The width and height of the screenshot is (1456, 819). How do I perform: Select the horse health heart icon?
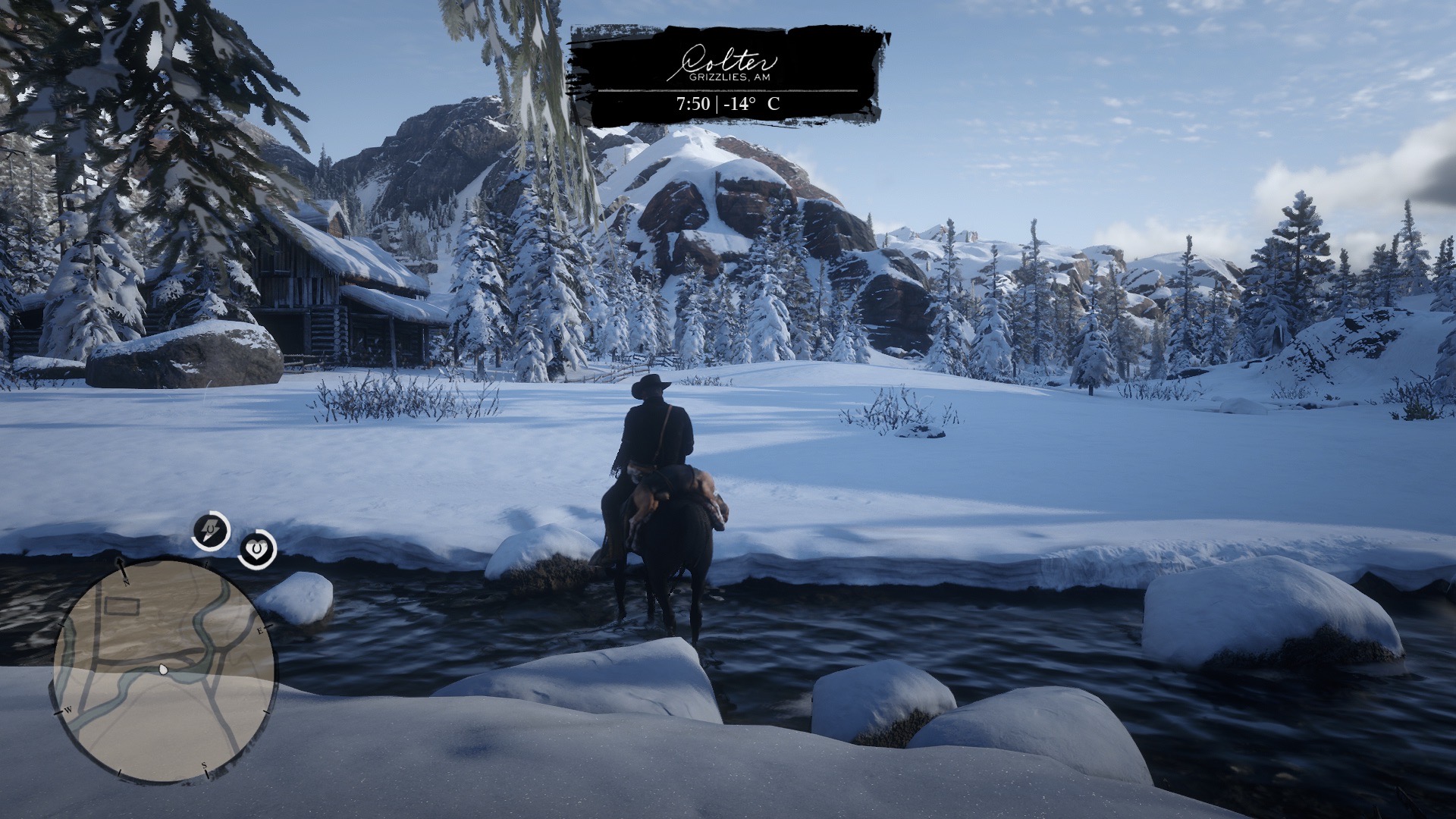point(257,550)
